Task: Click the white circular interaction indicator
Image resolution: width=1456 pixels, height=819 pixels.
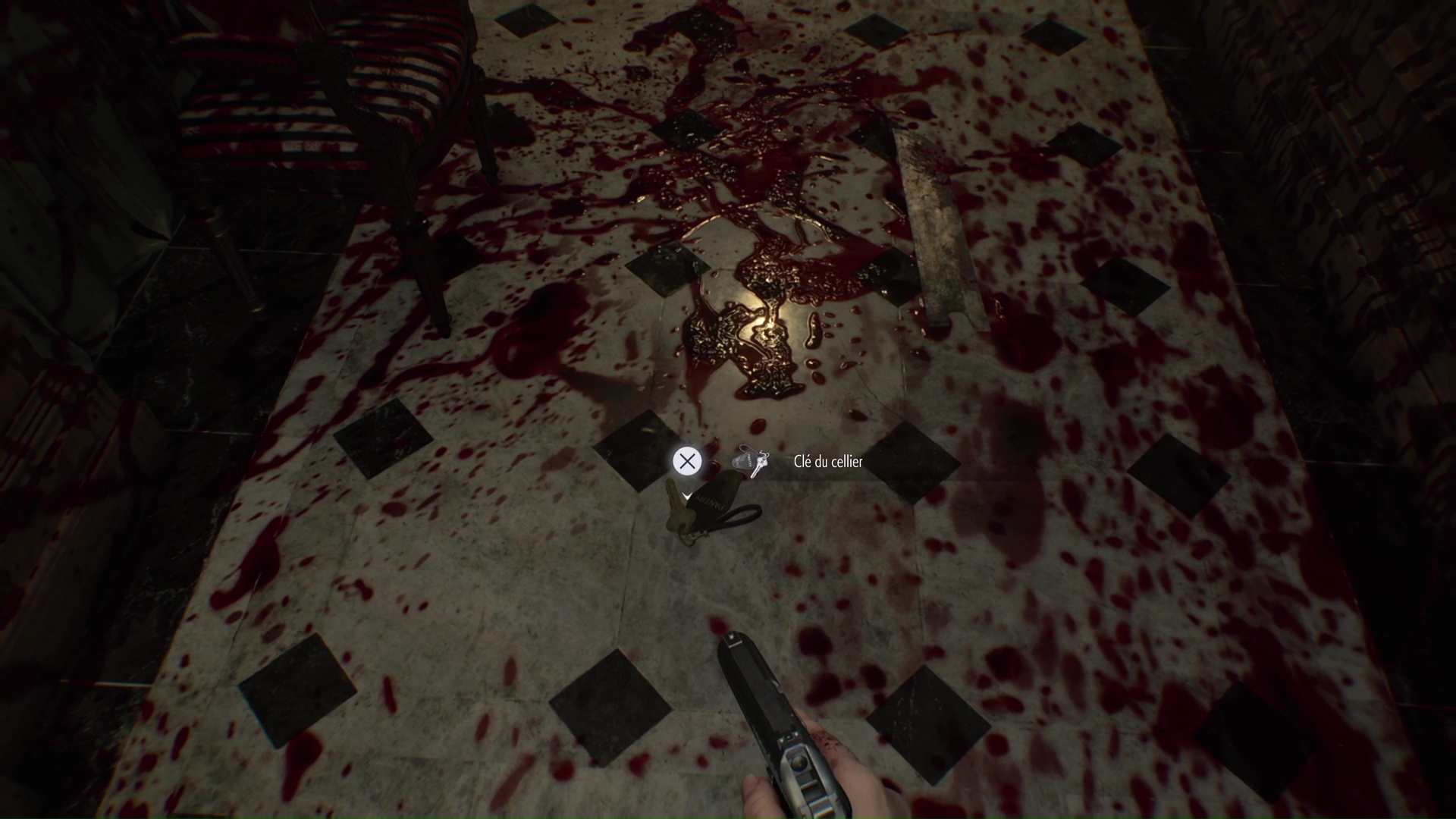Action: click(x=687, y=461)
